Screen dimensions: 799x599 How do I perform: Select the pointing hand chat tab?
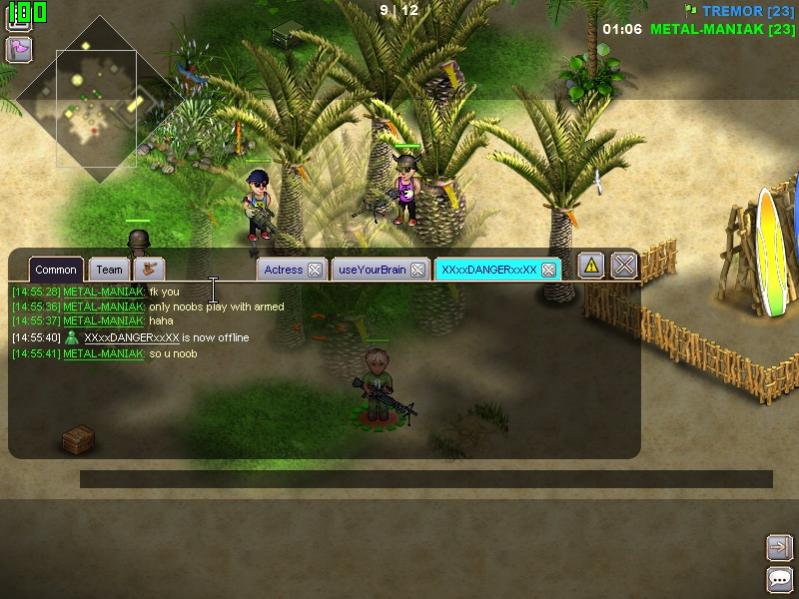pos(150,268)
